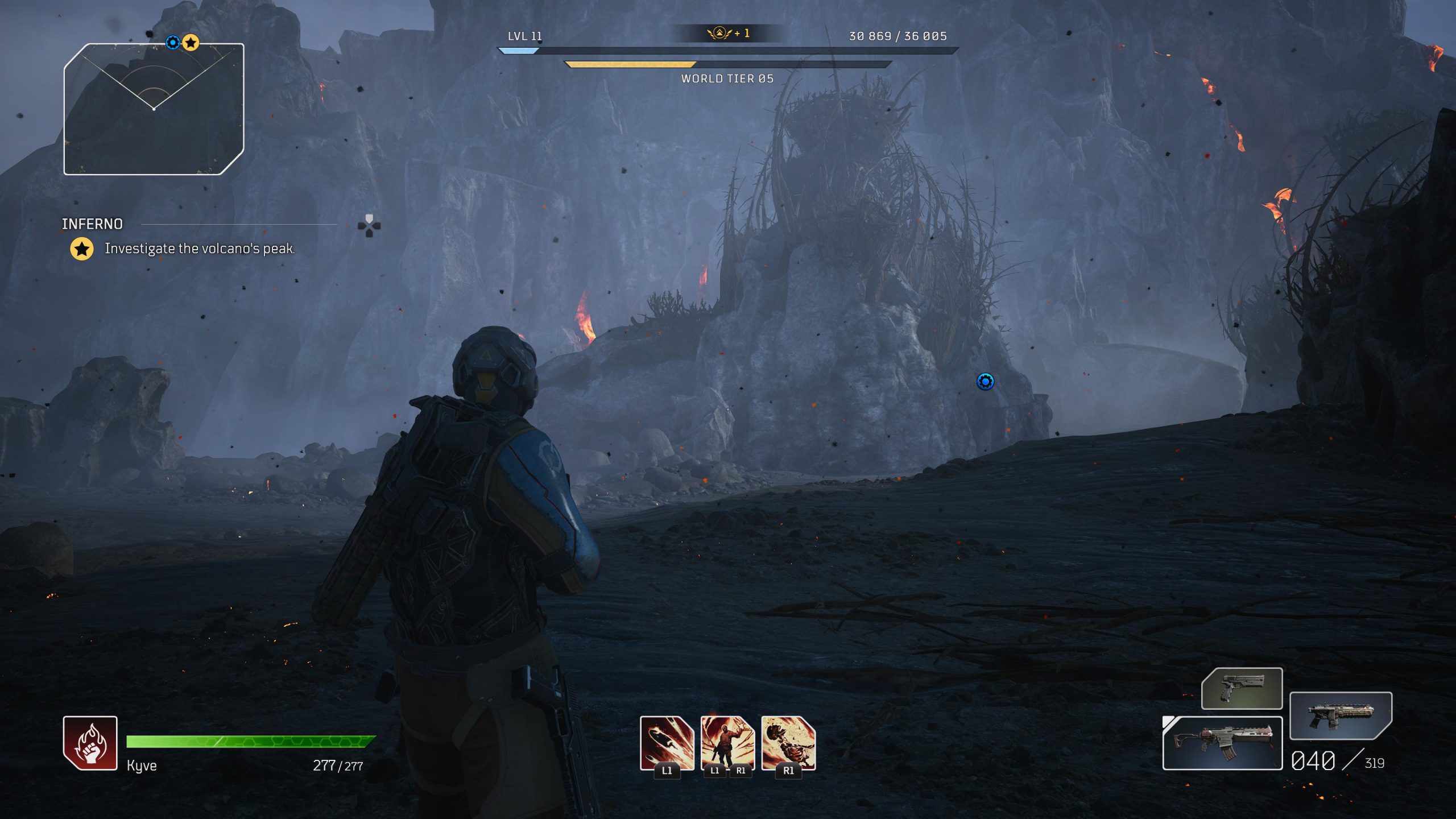Activate the falling meteor skill
Image resolution: width=1456 pixels, height=819 pixels.
pyautogui.click(x=667, y=743)
